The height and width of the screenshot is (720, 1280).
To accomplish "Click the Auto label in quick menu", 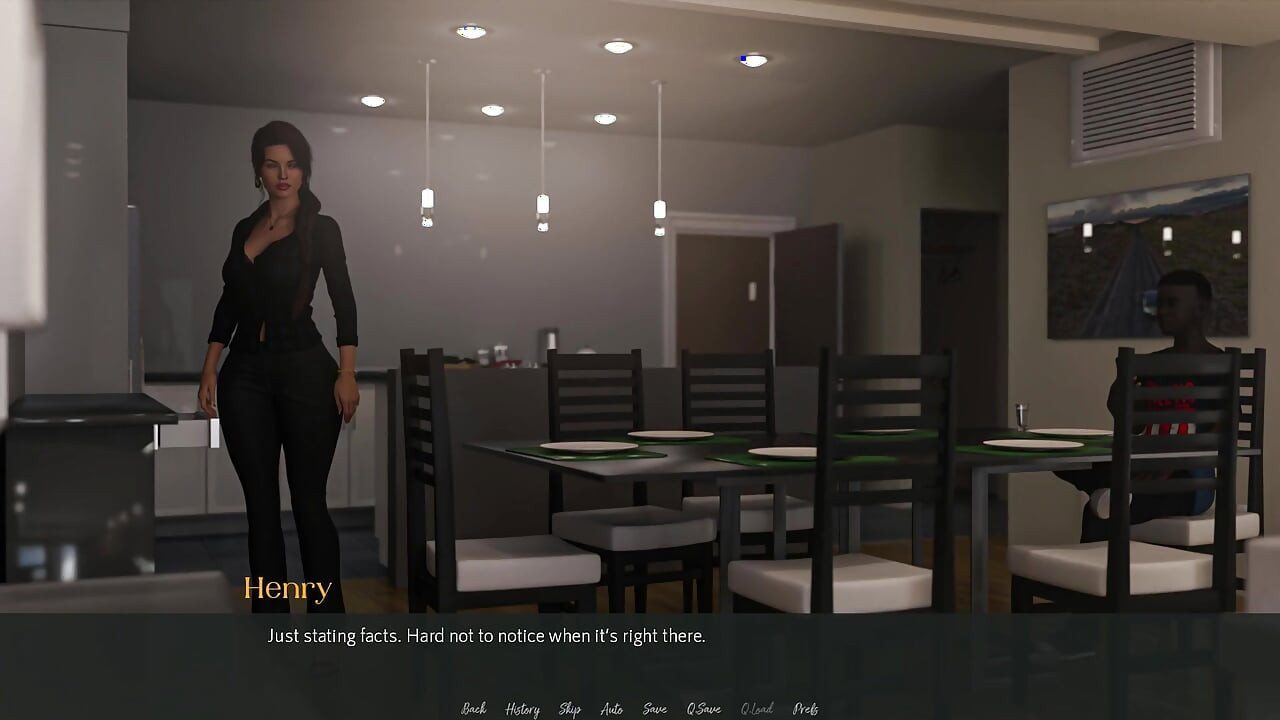I will click(x=611, y=708).
